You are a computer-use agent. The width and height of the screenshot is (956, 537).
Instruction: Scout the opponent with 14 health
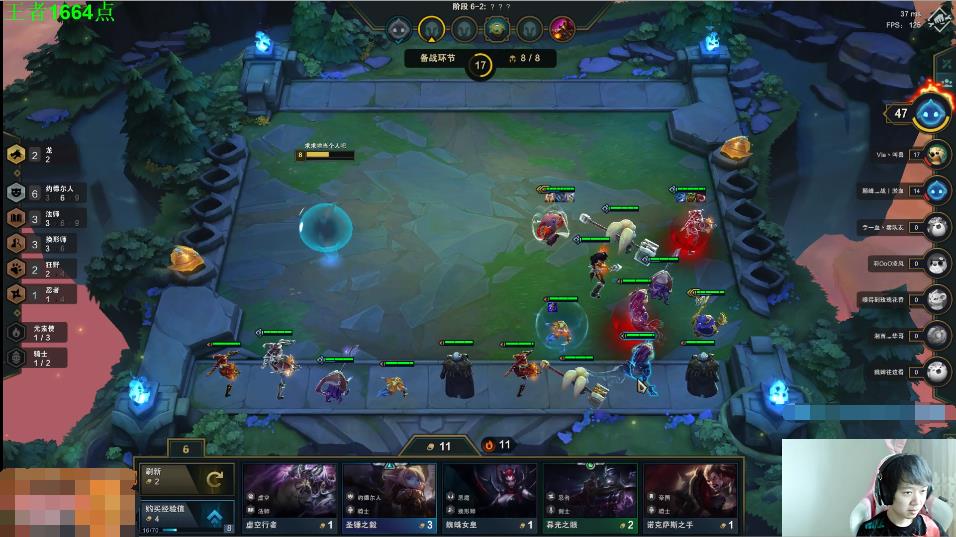(x=937, y=190)
